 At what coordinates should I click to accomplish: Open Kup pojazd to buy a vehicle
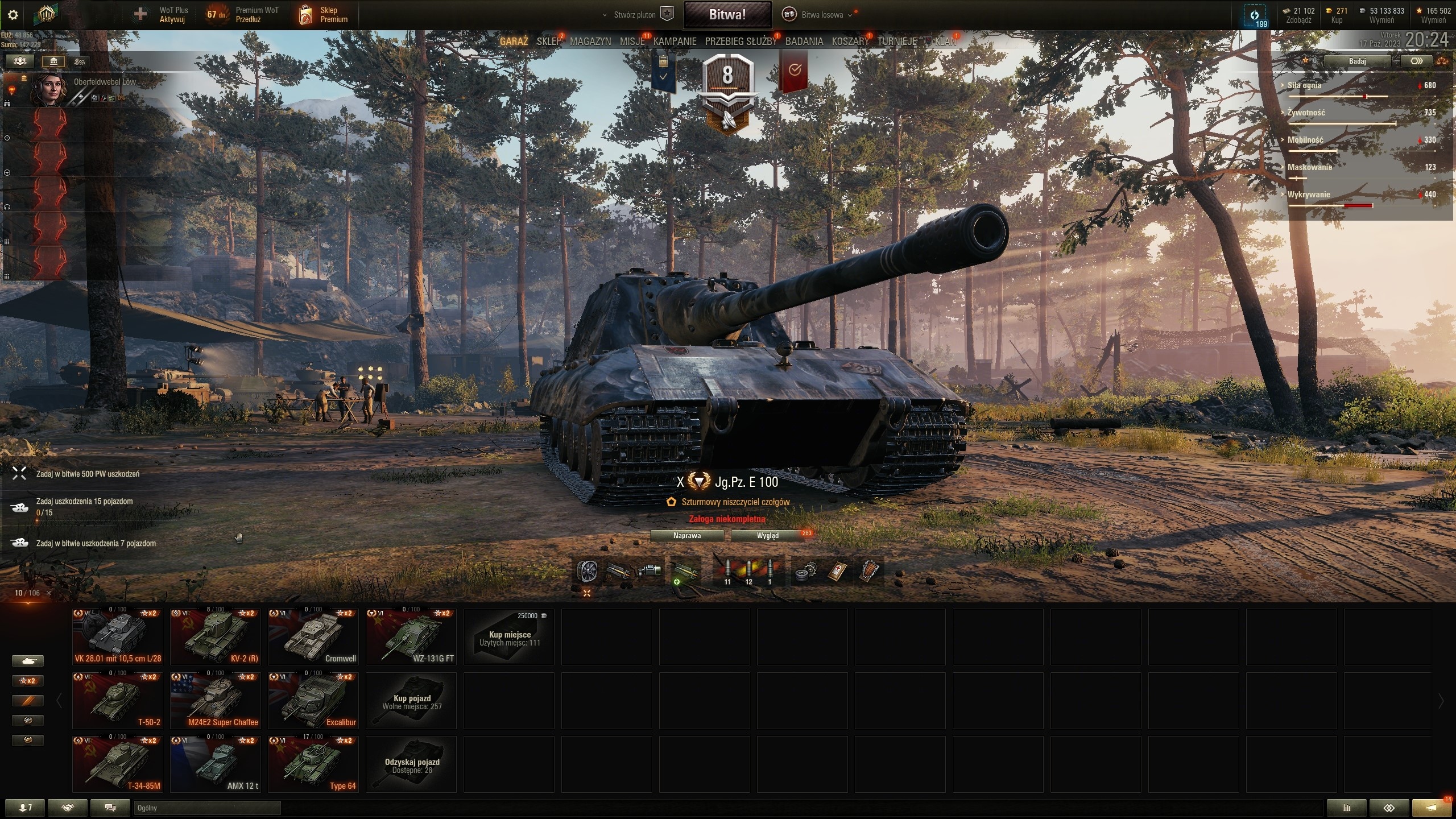tap(411, 700)
